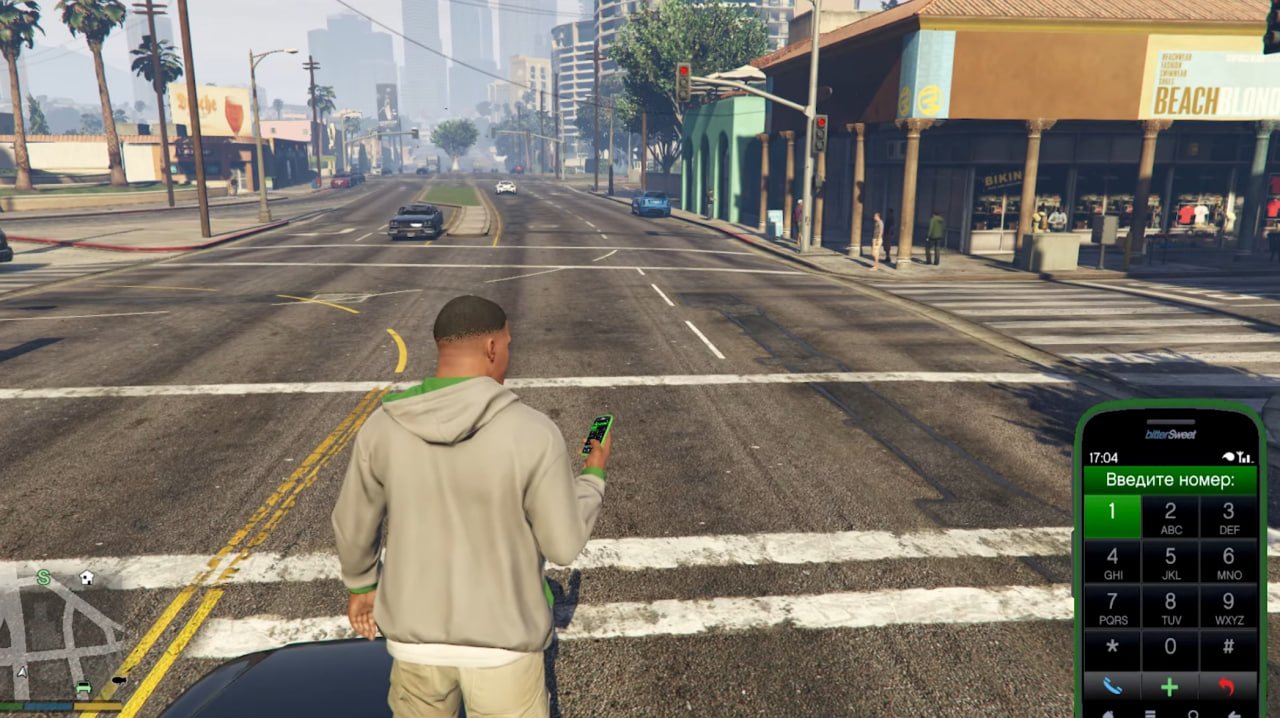Click the "Введите номер:" number entry field
This screenshot has width=1280, height=718.
point(1170,480)
